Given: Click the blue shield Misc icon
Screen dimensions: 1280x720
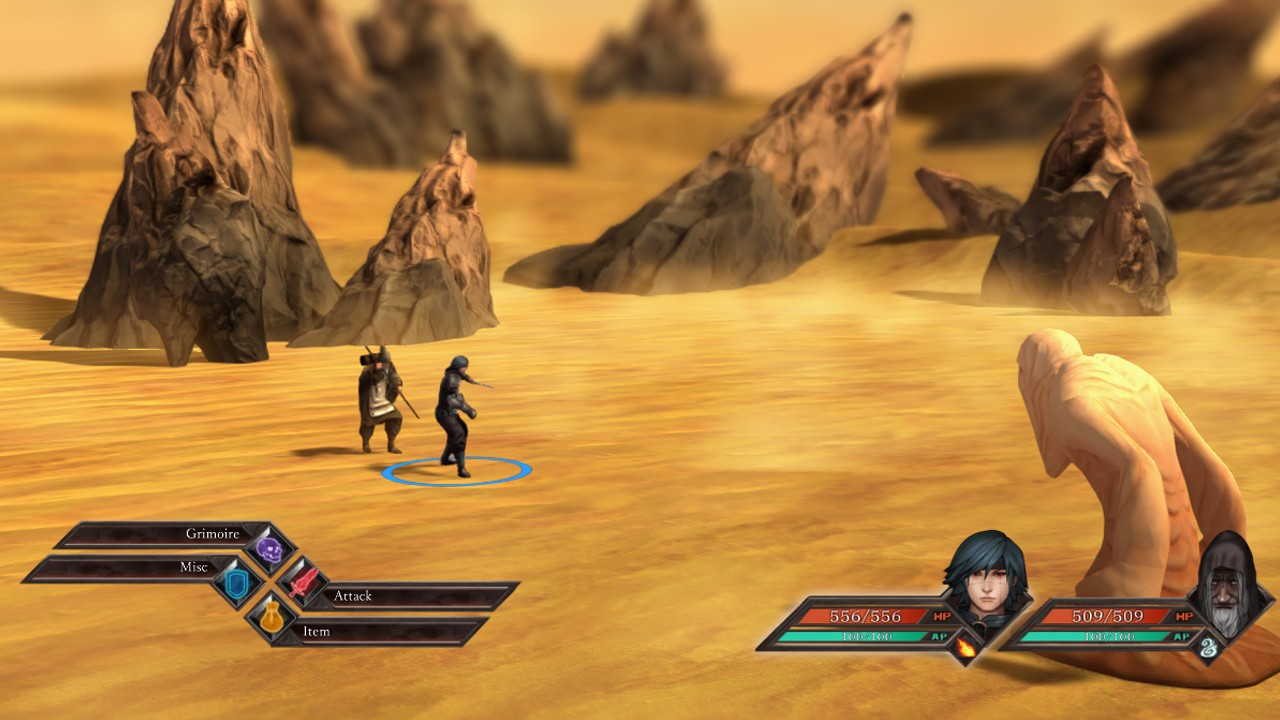Looking at the screenshot, I should 237,584.
